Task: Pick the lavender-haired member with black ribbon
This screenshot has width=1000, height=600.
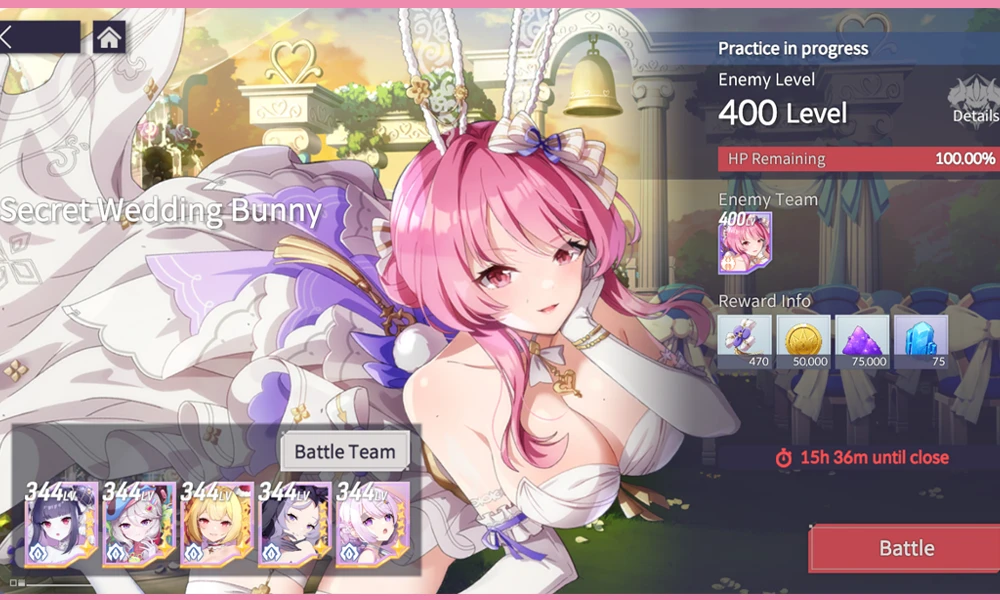Action: (294, 525)
